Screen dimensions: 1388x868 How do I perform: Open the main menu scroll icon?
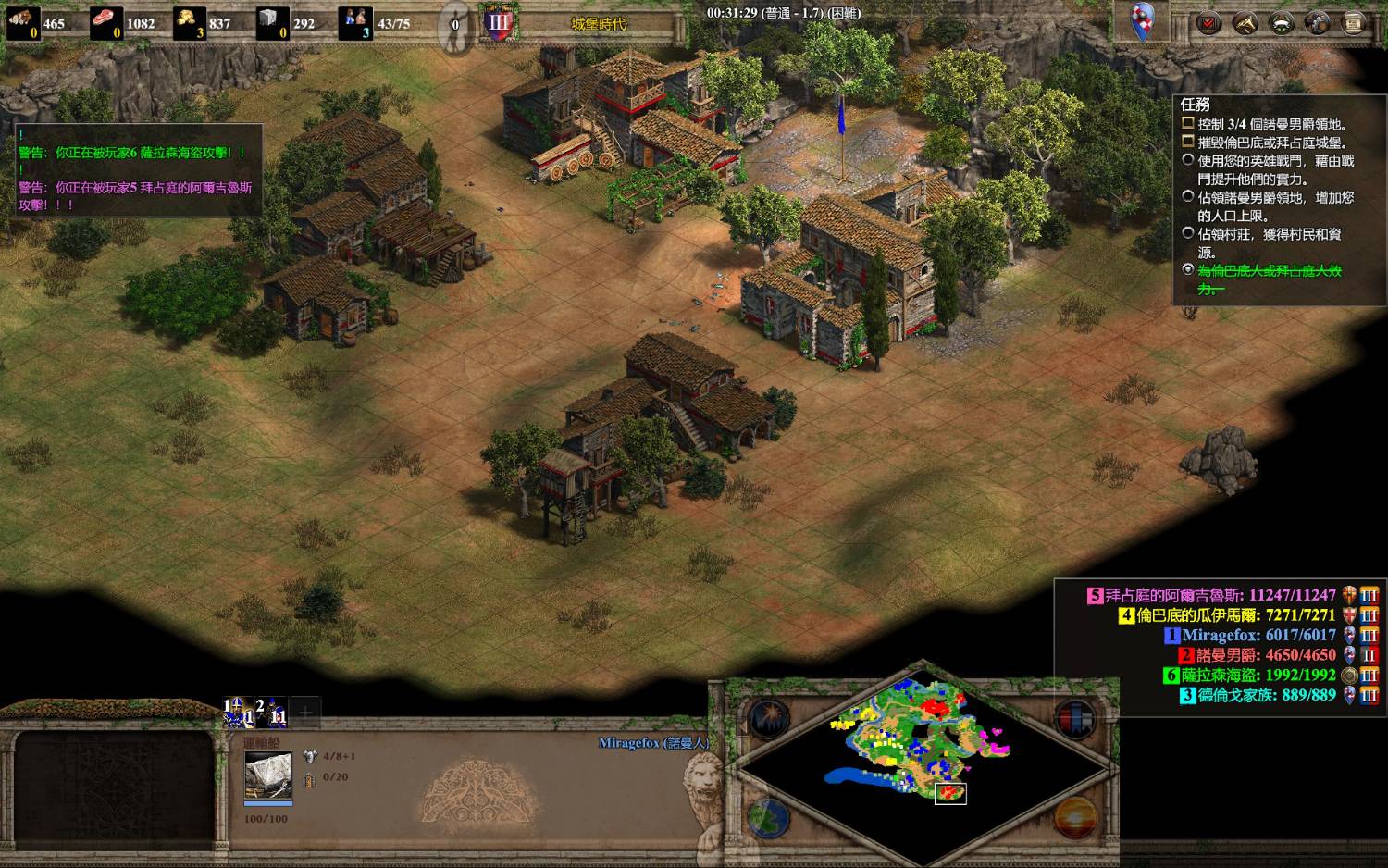(x=1354, y=23)
